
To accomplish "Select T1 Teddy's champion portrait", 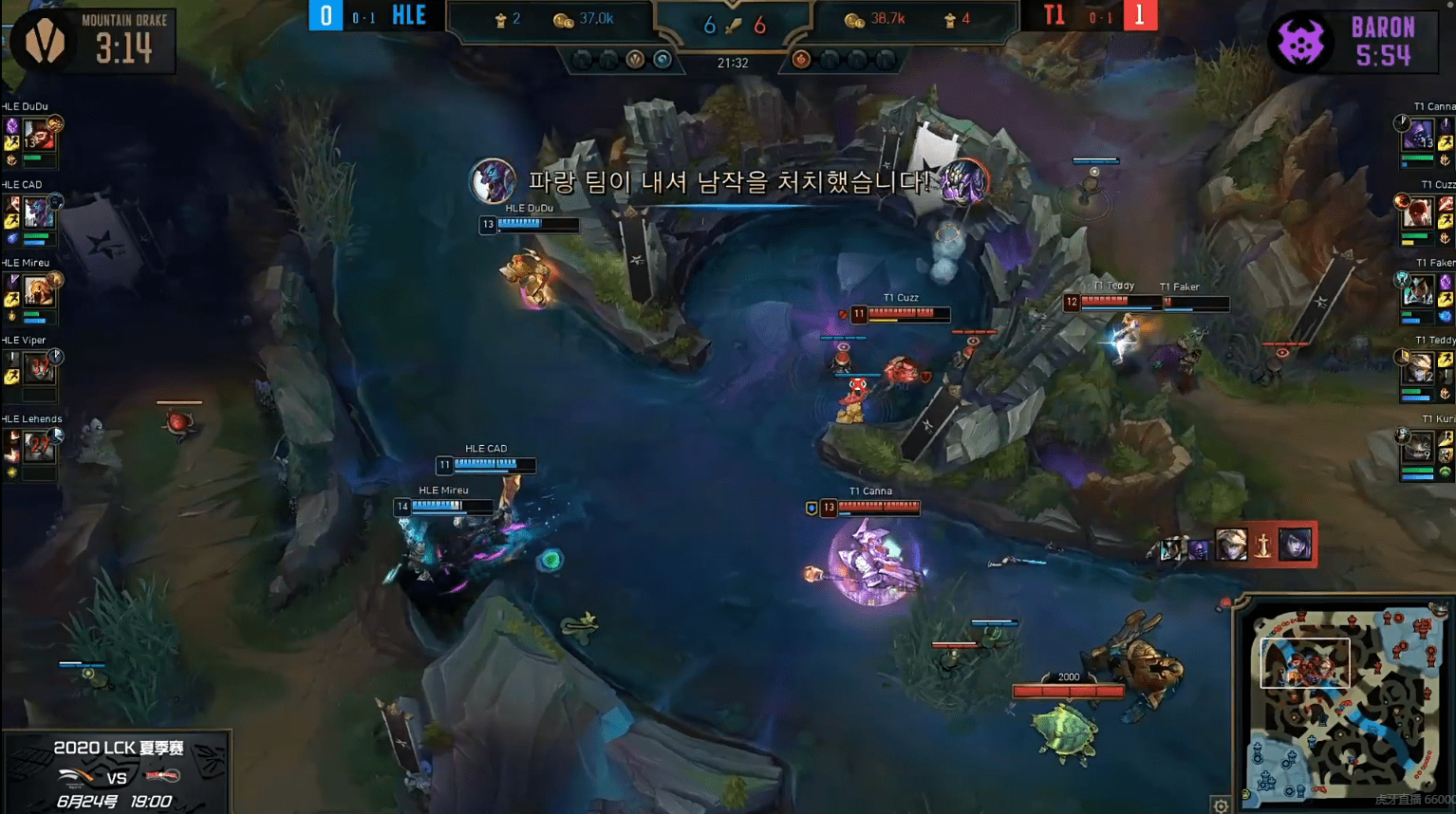I will tap(1418, 367).
